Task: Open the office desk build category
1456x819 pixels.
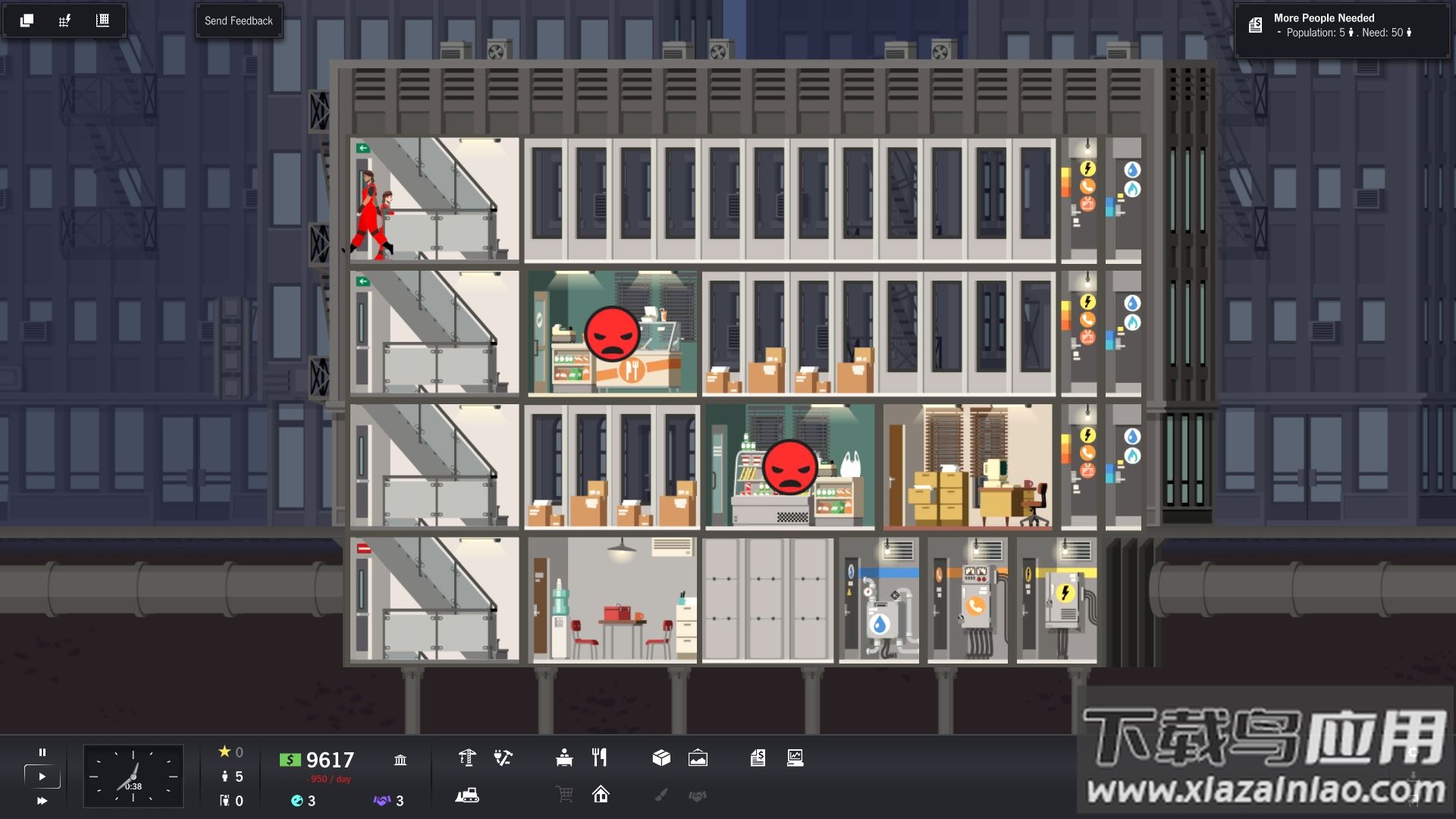Action: pos(564,758)
